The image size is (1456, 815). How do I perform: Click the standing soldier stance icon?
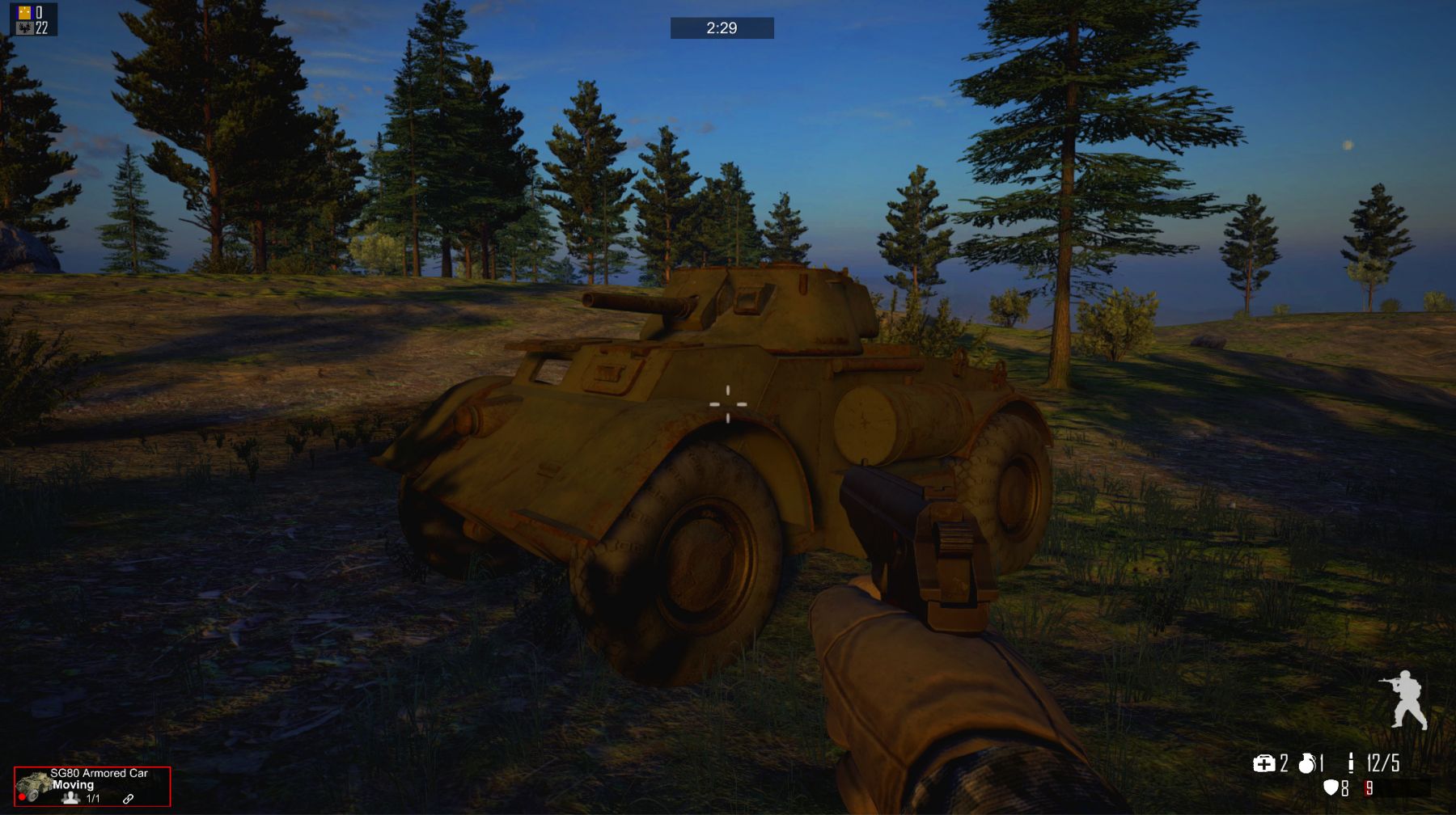1405,699
